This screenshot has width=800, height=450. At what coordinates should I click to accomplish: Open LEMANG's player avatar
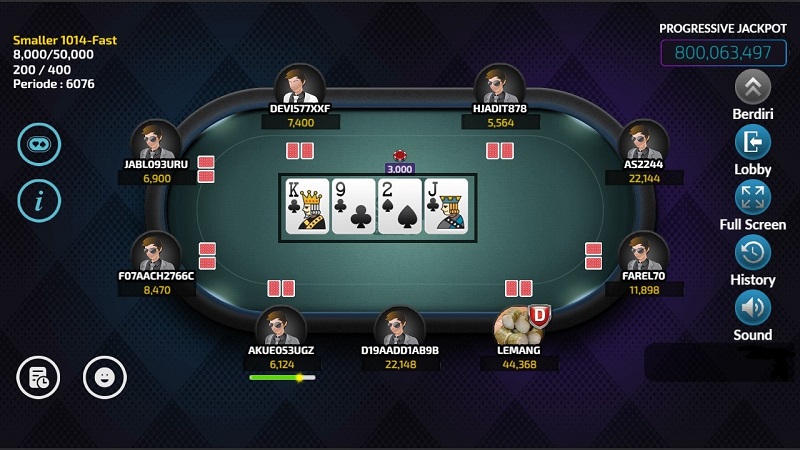pyautogui.click(x=519, y=326)
